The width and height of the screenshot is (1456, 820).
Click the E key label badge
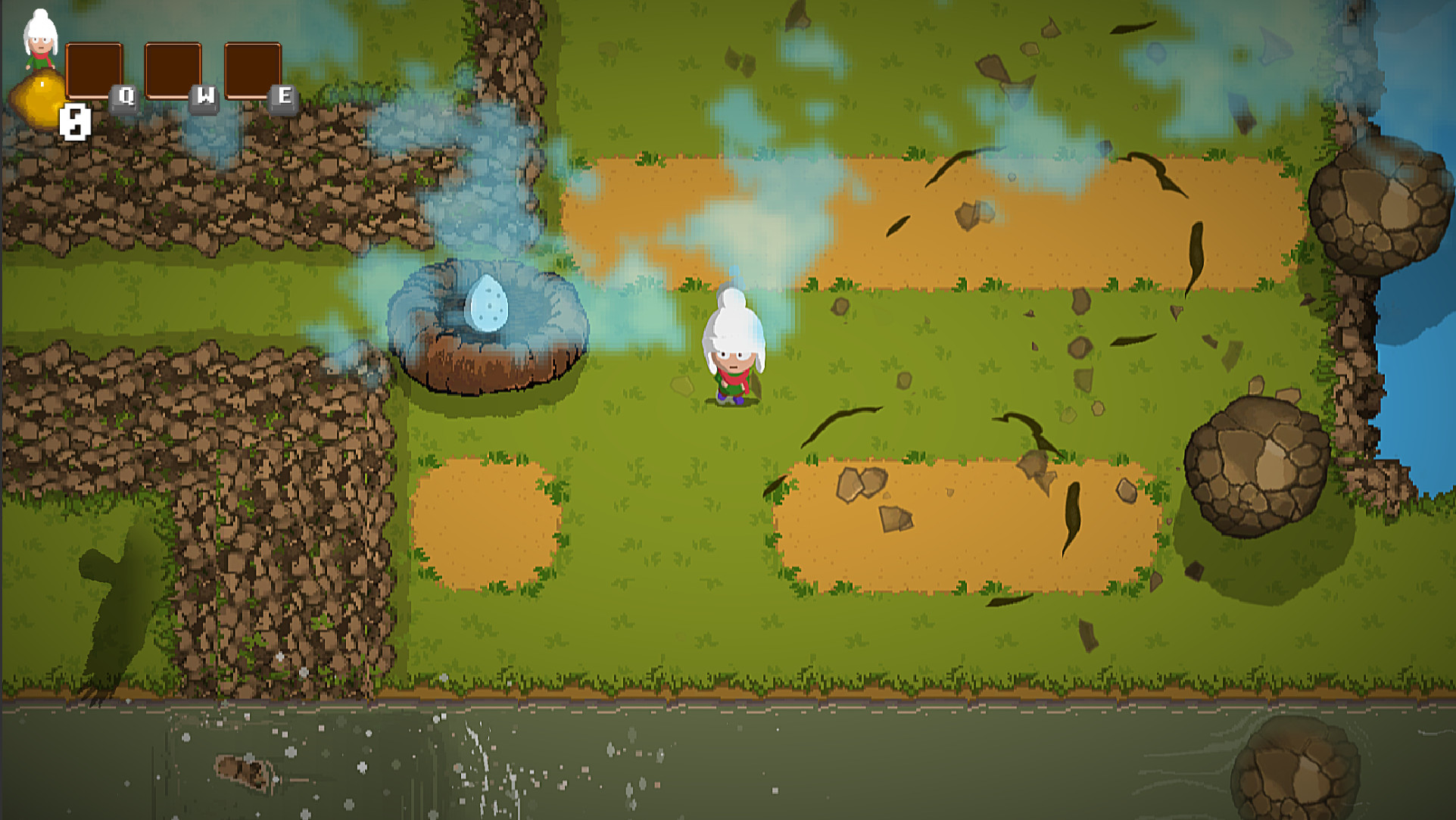(x=284, y=97)
